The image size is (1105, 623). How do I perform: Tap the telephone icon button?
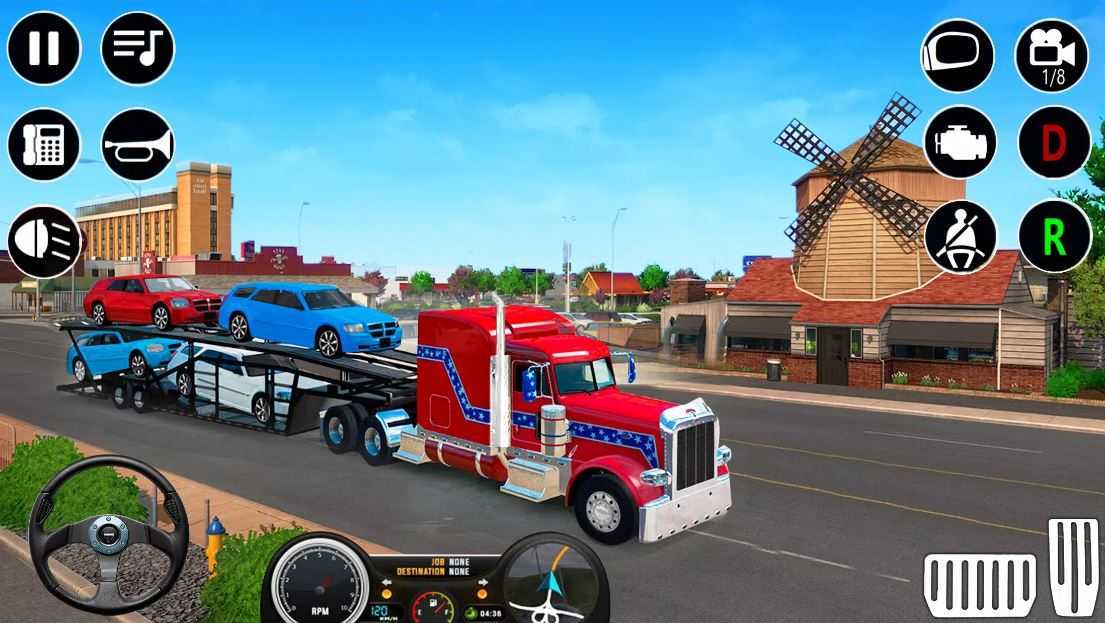tap(44, 144)
